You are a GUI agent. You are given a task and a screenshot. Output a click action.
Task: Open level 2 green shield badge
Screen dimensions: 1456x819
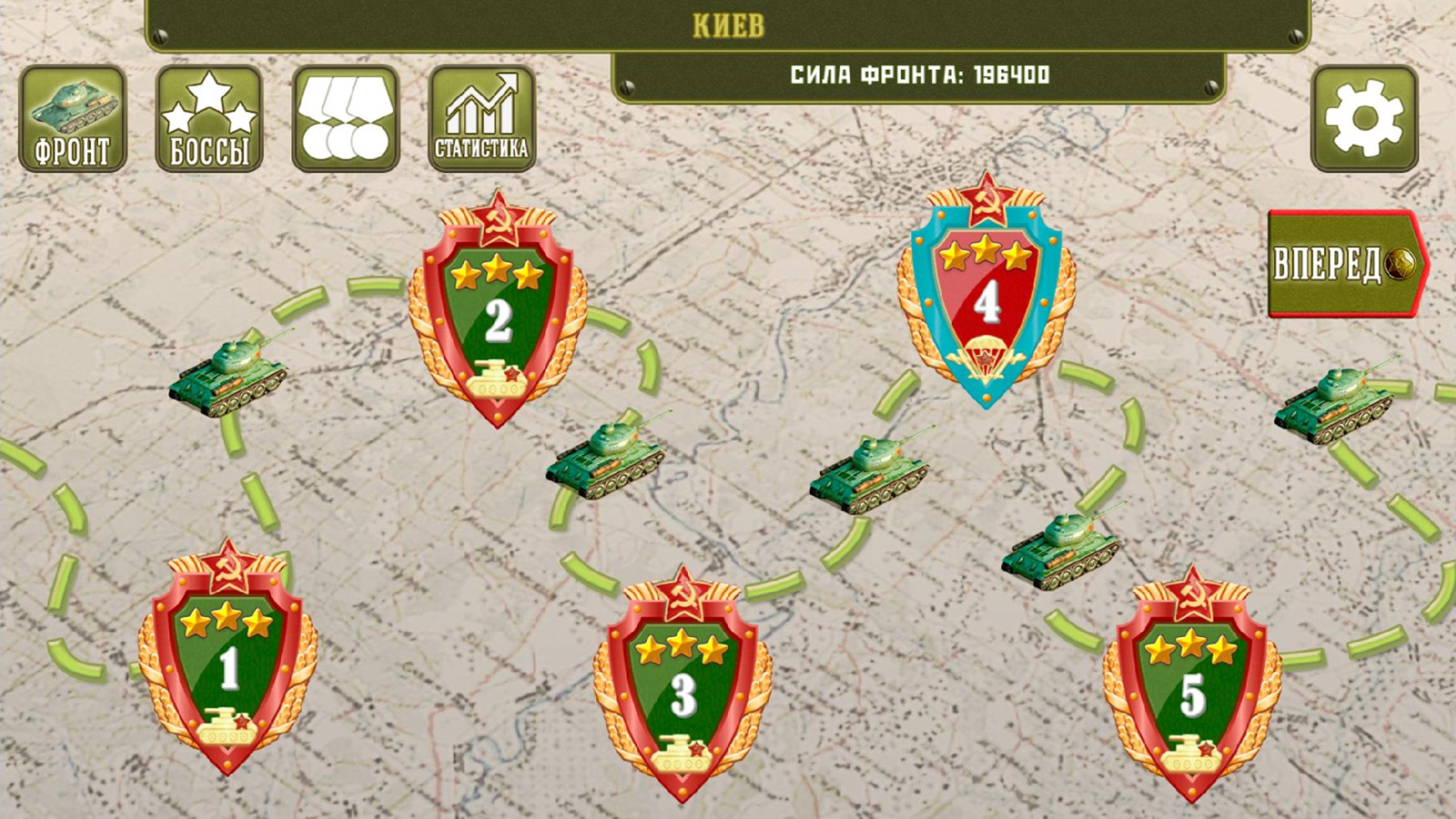tap(496, 314)
